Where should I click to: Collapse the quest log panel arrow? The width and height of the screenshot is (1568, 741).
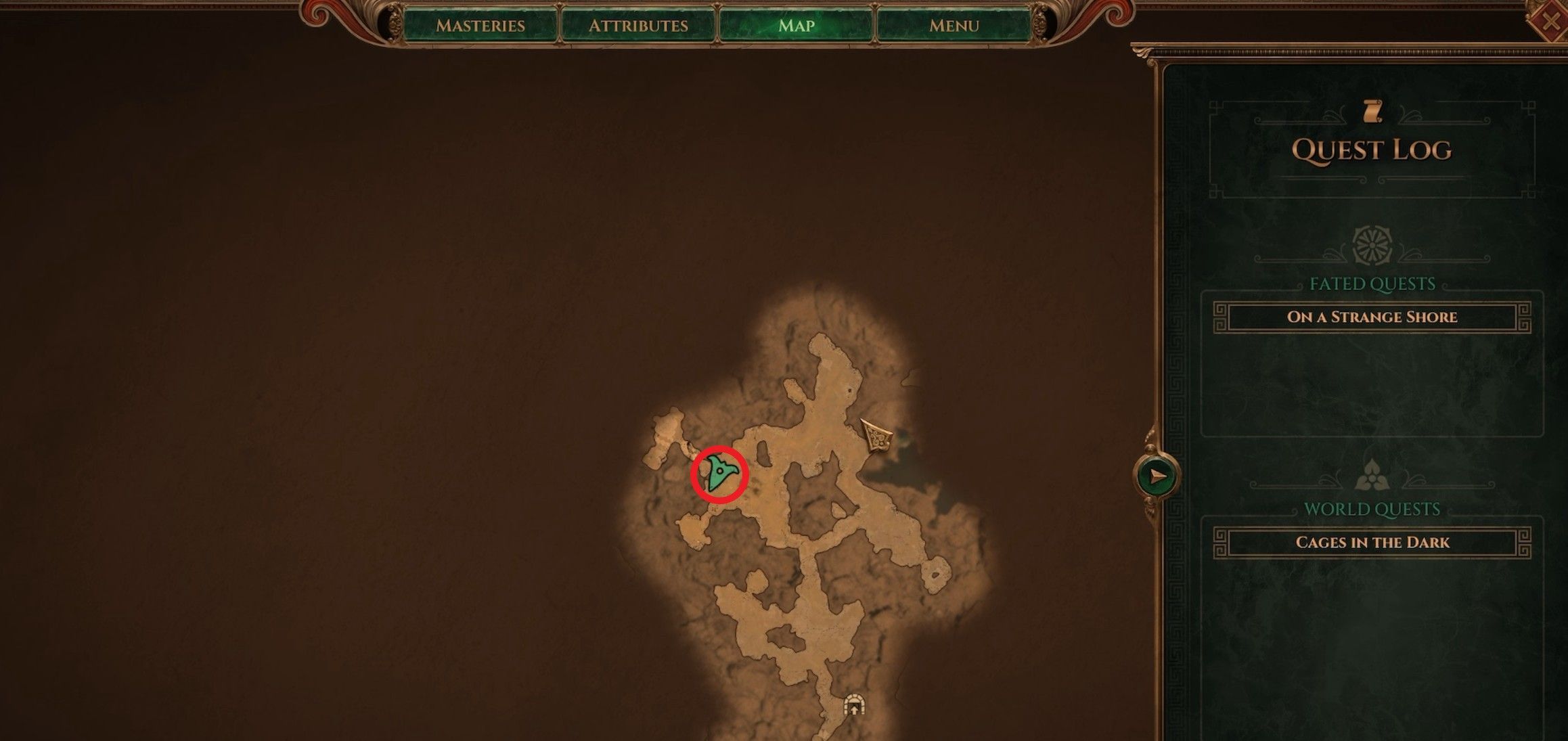[x=1158, y=476]
